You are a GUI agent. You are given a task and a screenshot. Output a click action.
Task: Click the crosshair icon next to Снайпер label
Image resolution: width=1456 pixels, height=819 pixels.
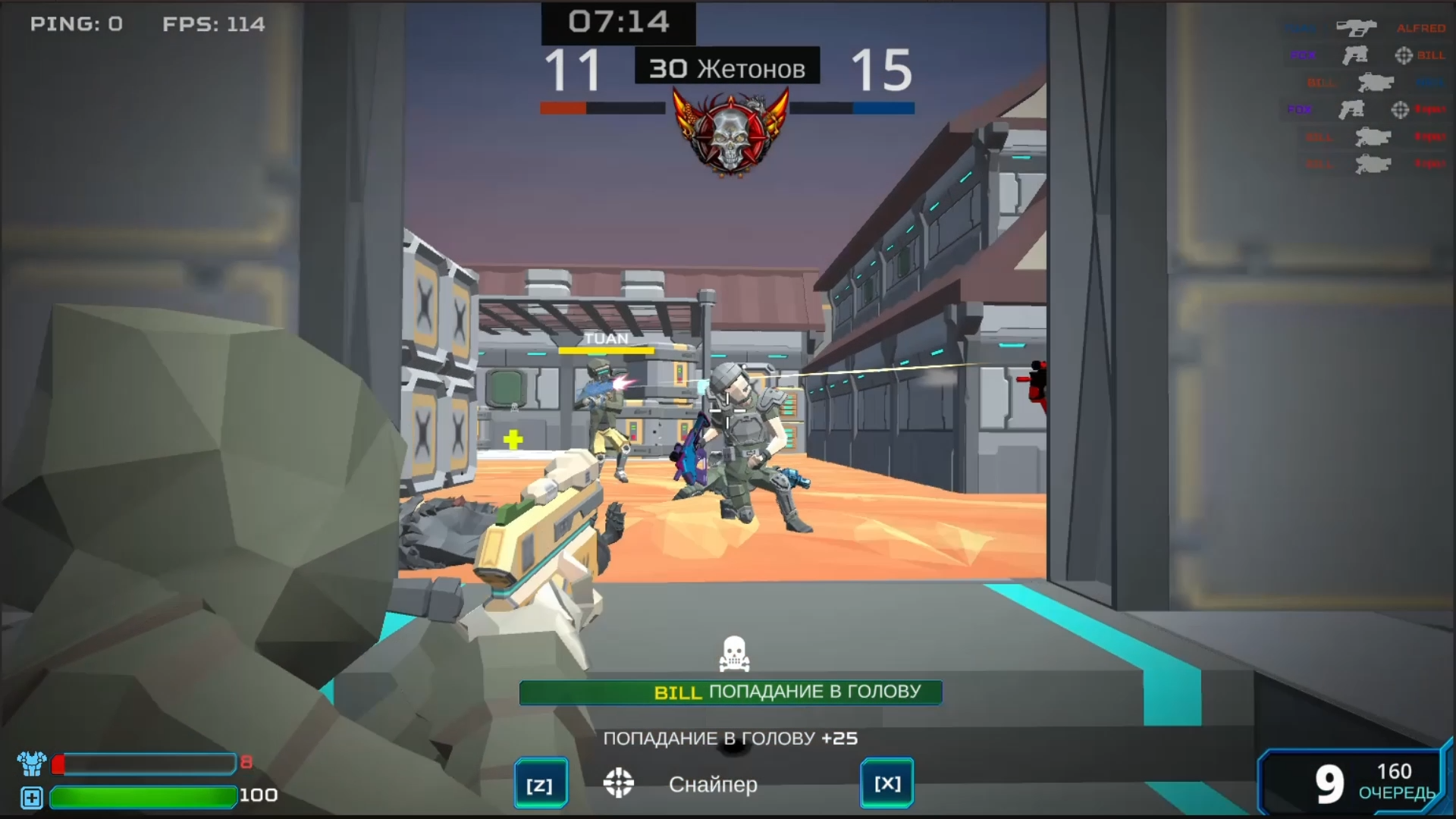tap(620, 783)
